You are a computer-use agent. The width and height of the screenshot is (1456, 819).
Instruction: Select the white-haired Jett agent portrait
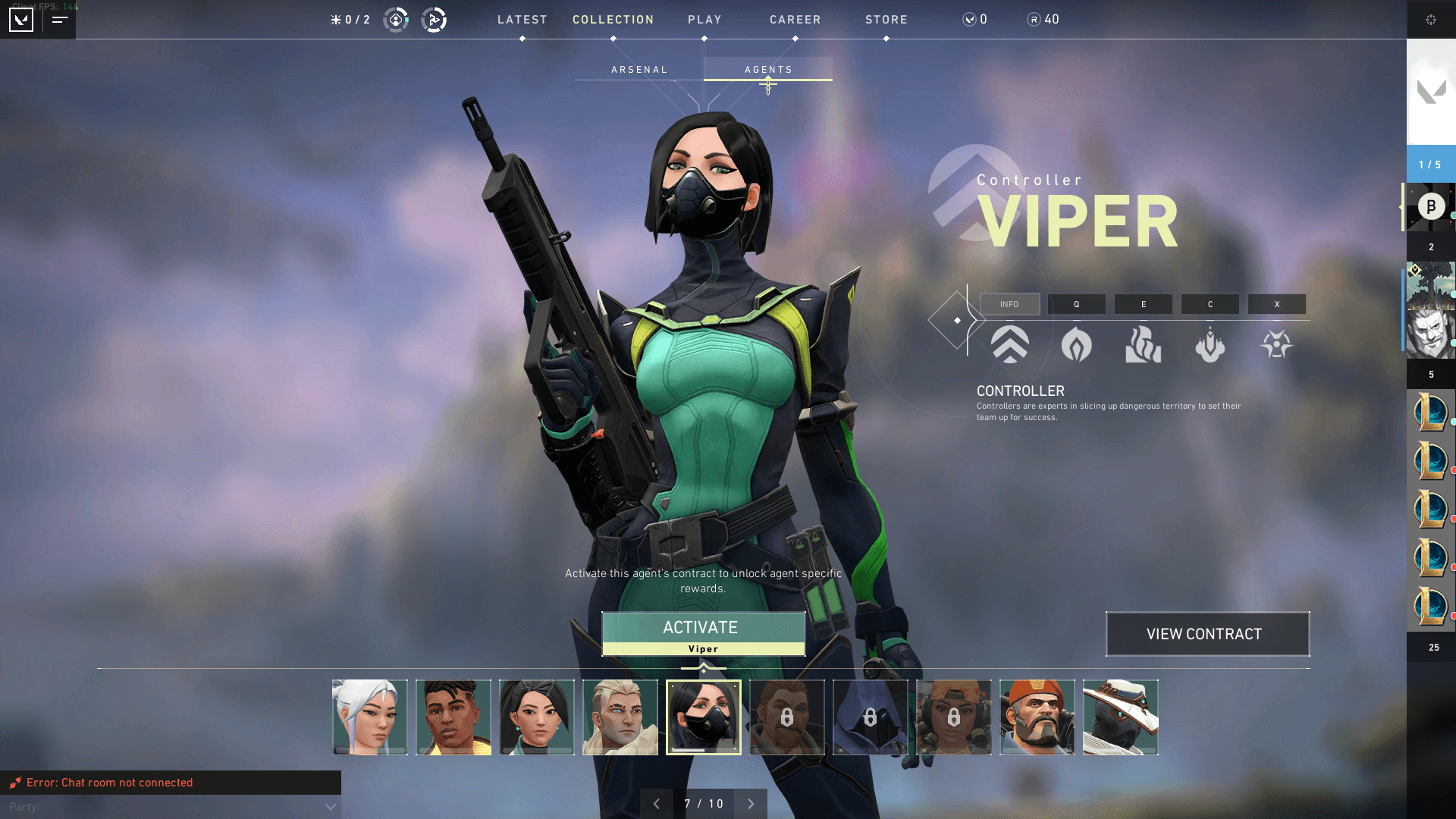[x=370, y=717]
